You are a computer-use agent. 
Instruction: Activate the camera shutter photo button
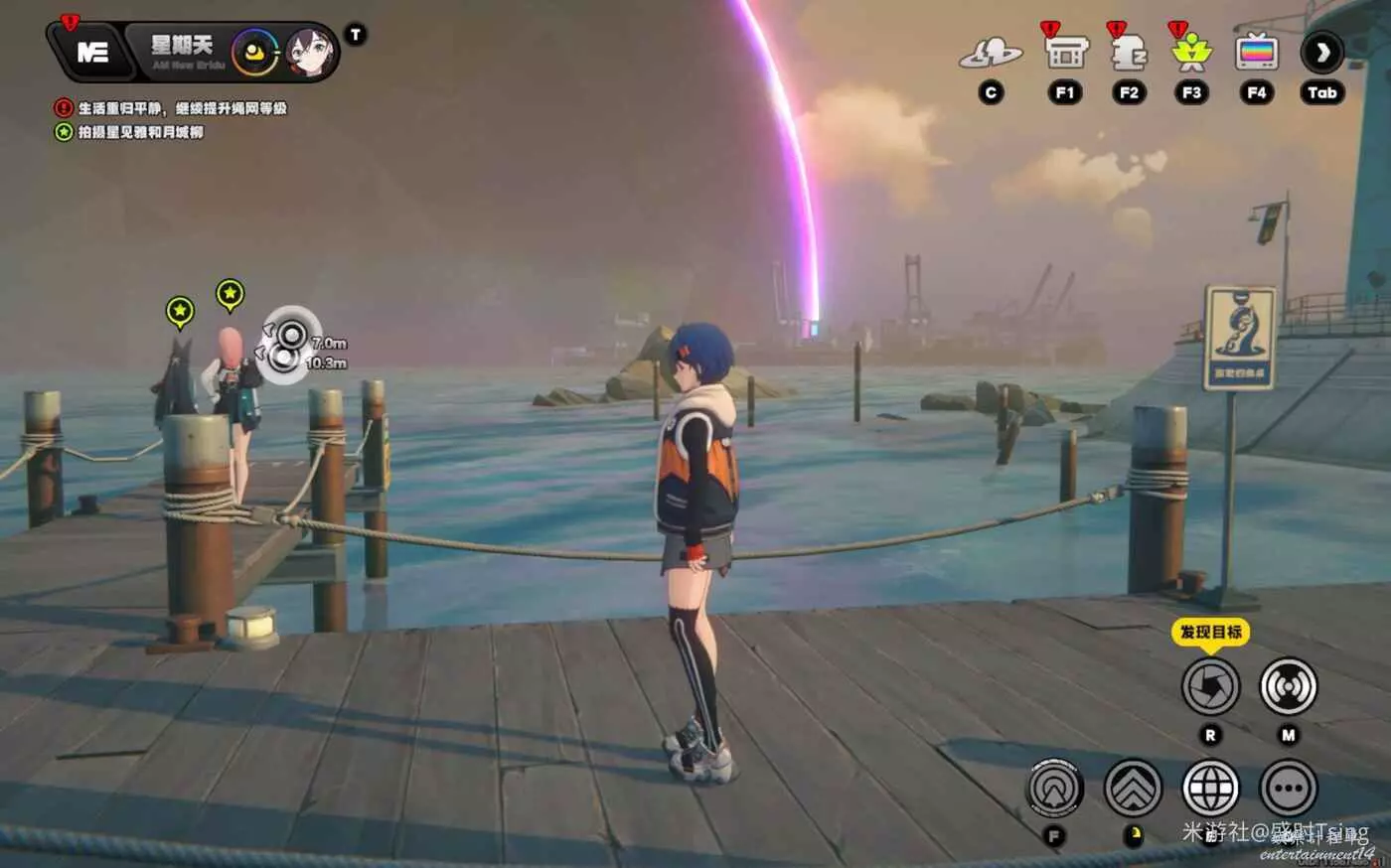(x=1210, y=686)
